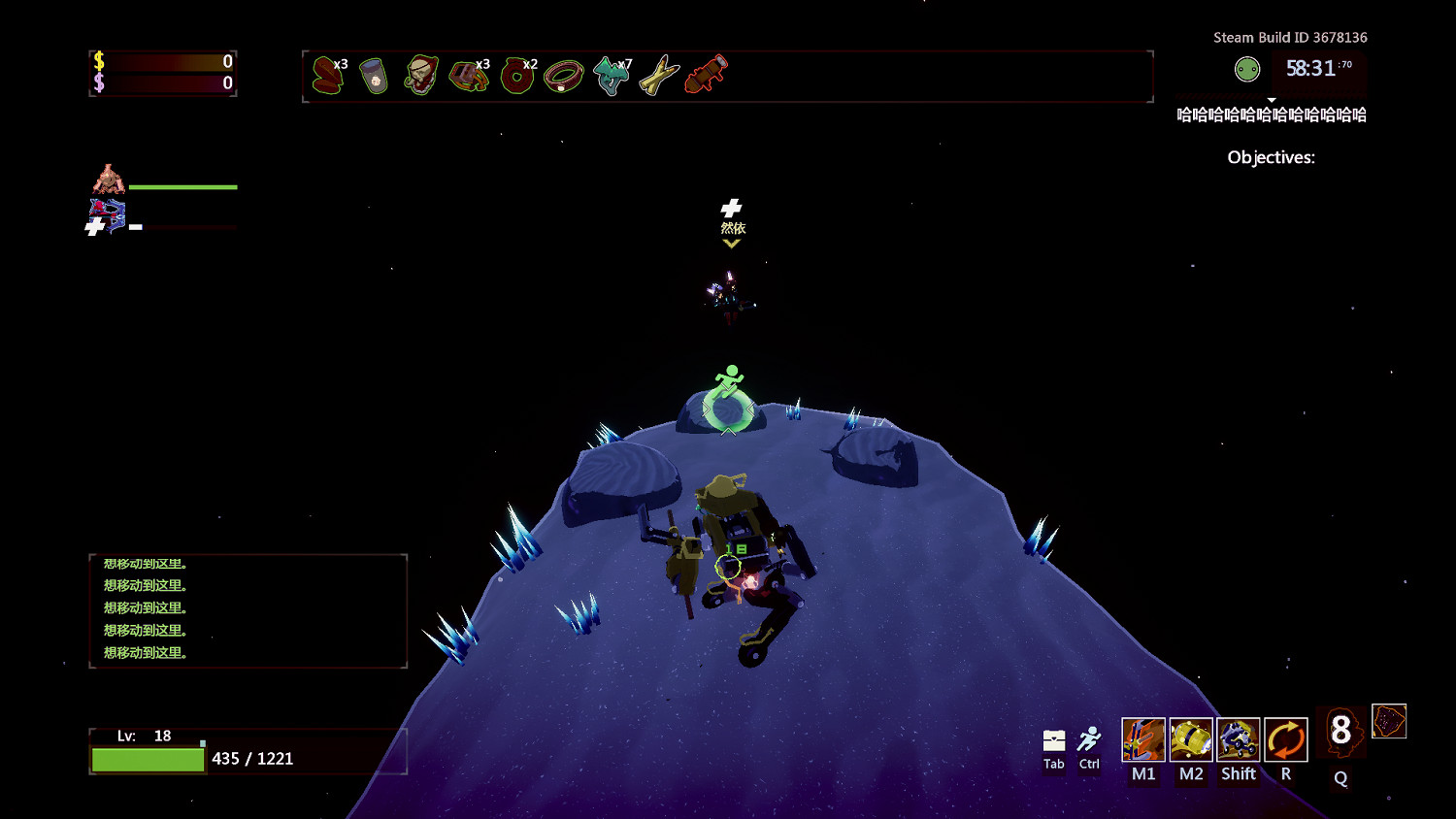The height and width of the screenshot is (819, 1456).
Task: Select the red-outlined rocket launcher item
Action: [x=706, y=75]
